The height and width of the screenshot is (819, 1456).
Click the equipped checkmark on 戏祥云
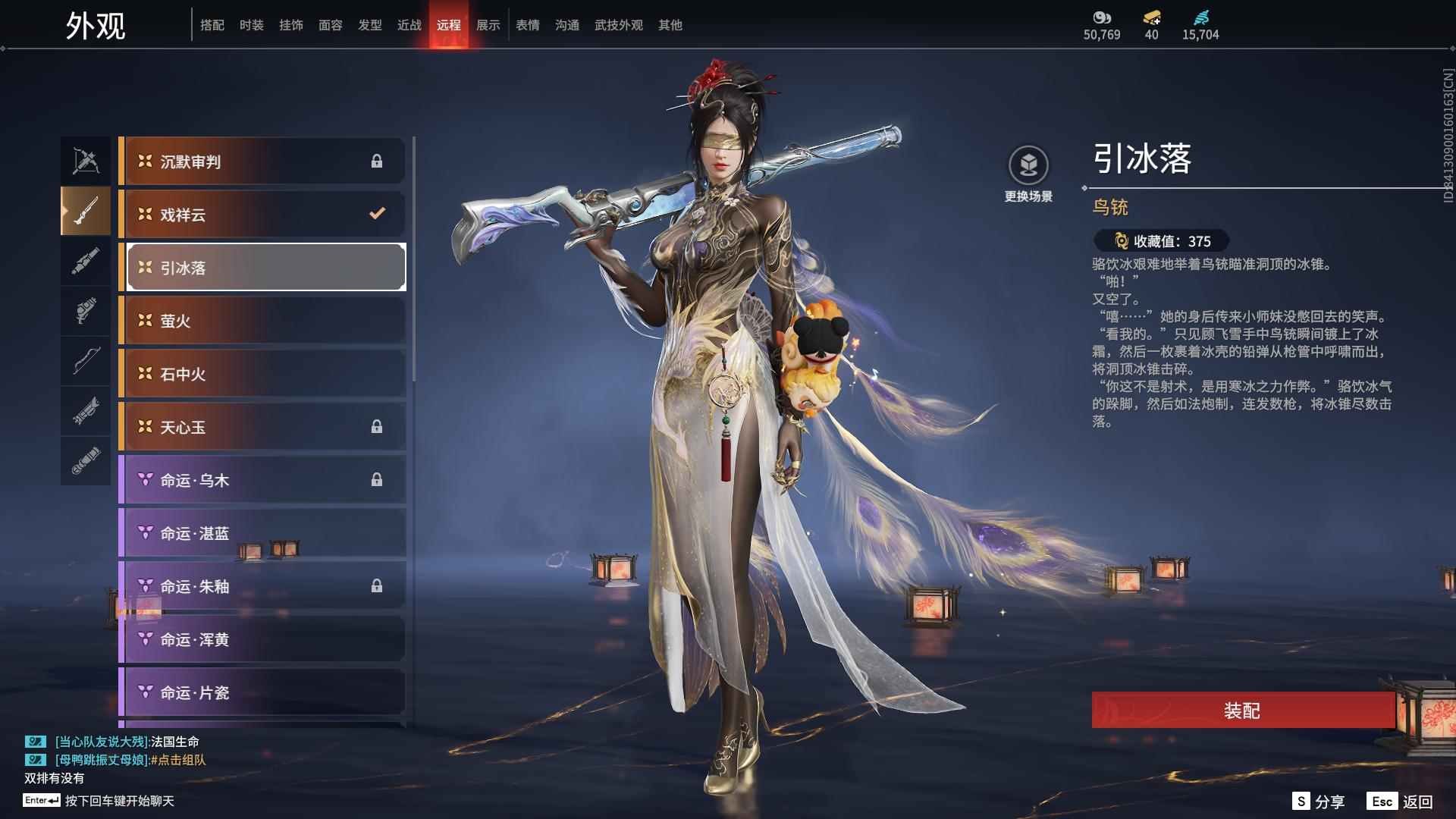(x=377, y=214)
